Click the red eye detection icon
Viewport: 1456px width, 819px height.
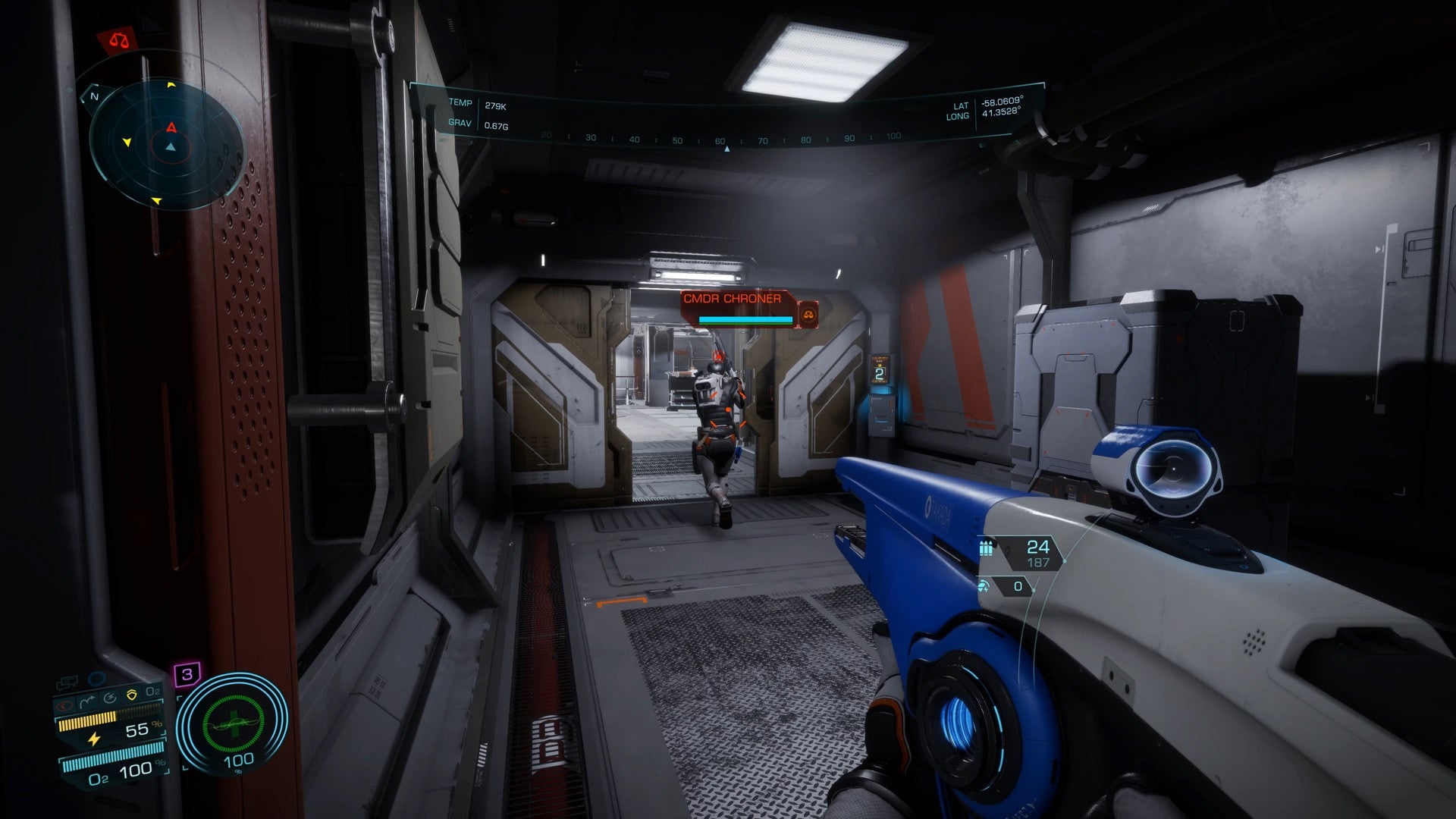point(65,704)
